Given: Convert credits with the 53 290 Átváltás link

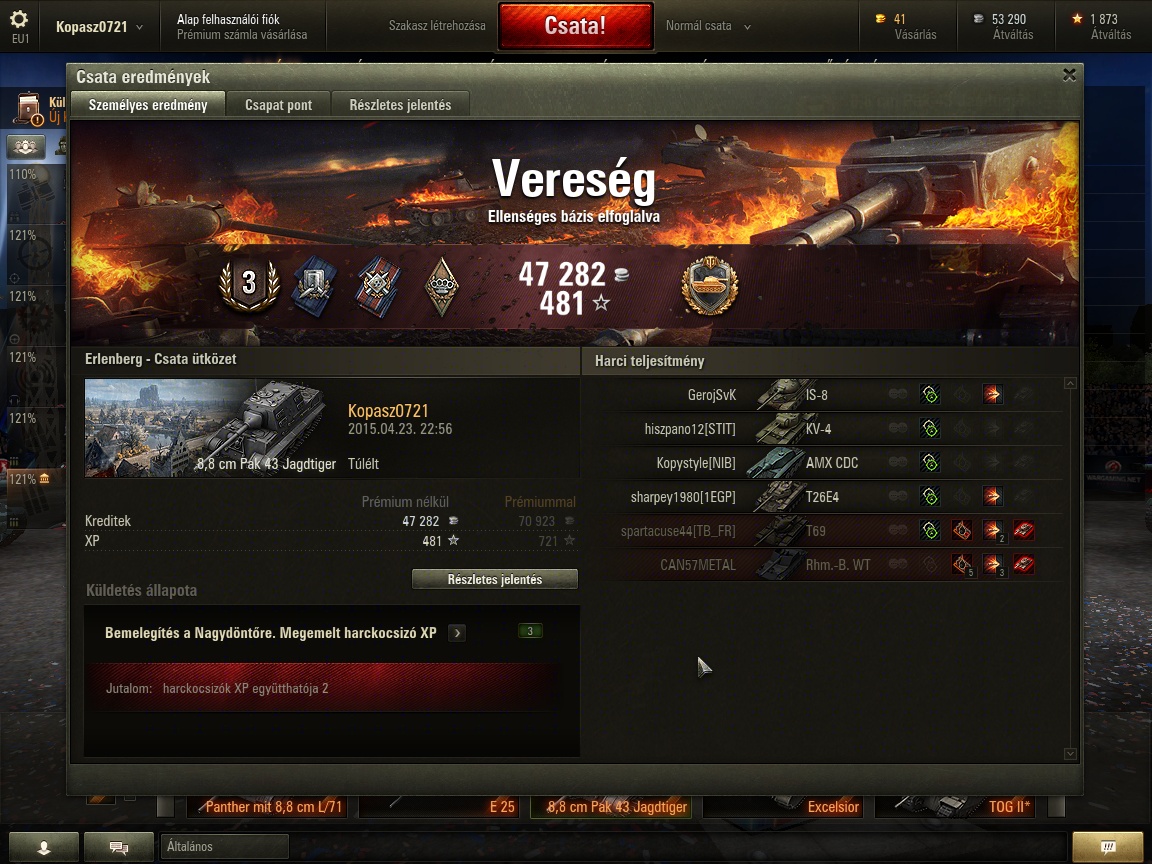Looking at the screenshot, I should tap(1012, 35).
